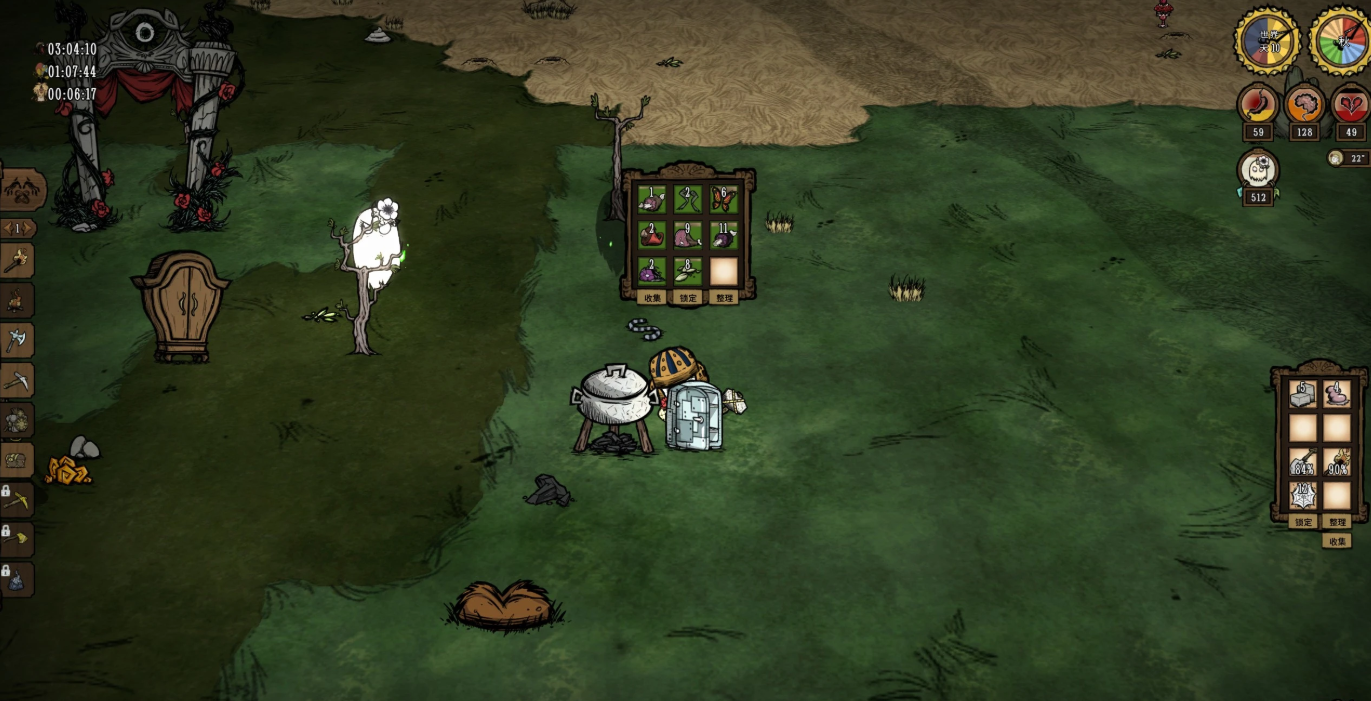Sort the chest with its 整理 button
Image resolution: width=1371 pixels, height=701 pixels.
pos(723,298)
